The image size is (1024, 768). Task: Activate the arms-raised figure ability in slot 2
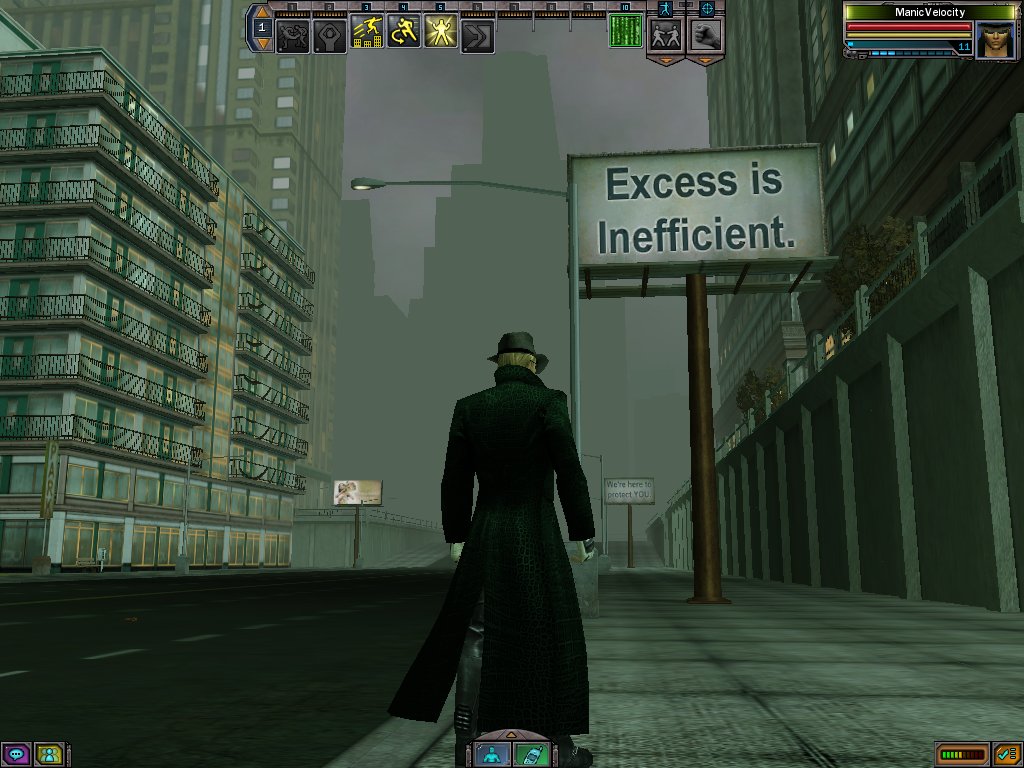tap(330, 36)
